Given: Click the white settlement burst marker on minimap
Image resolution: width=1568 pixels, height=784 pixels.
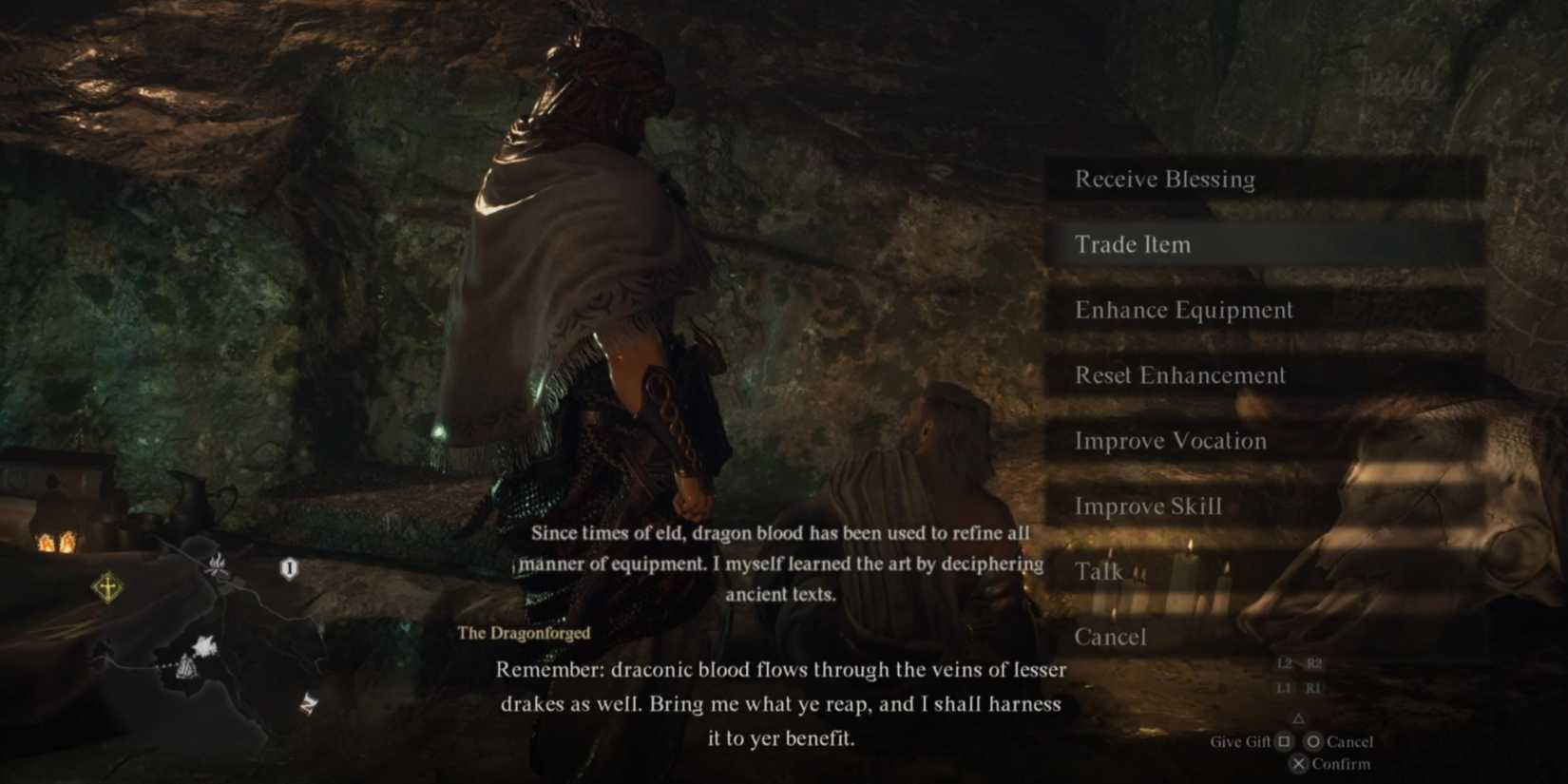Looking at the screenshot, I should pos(204,646).
